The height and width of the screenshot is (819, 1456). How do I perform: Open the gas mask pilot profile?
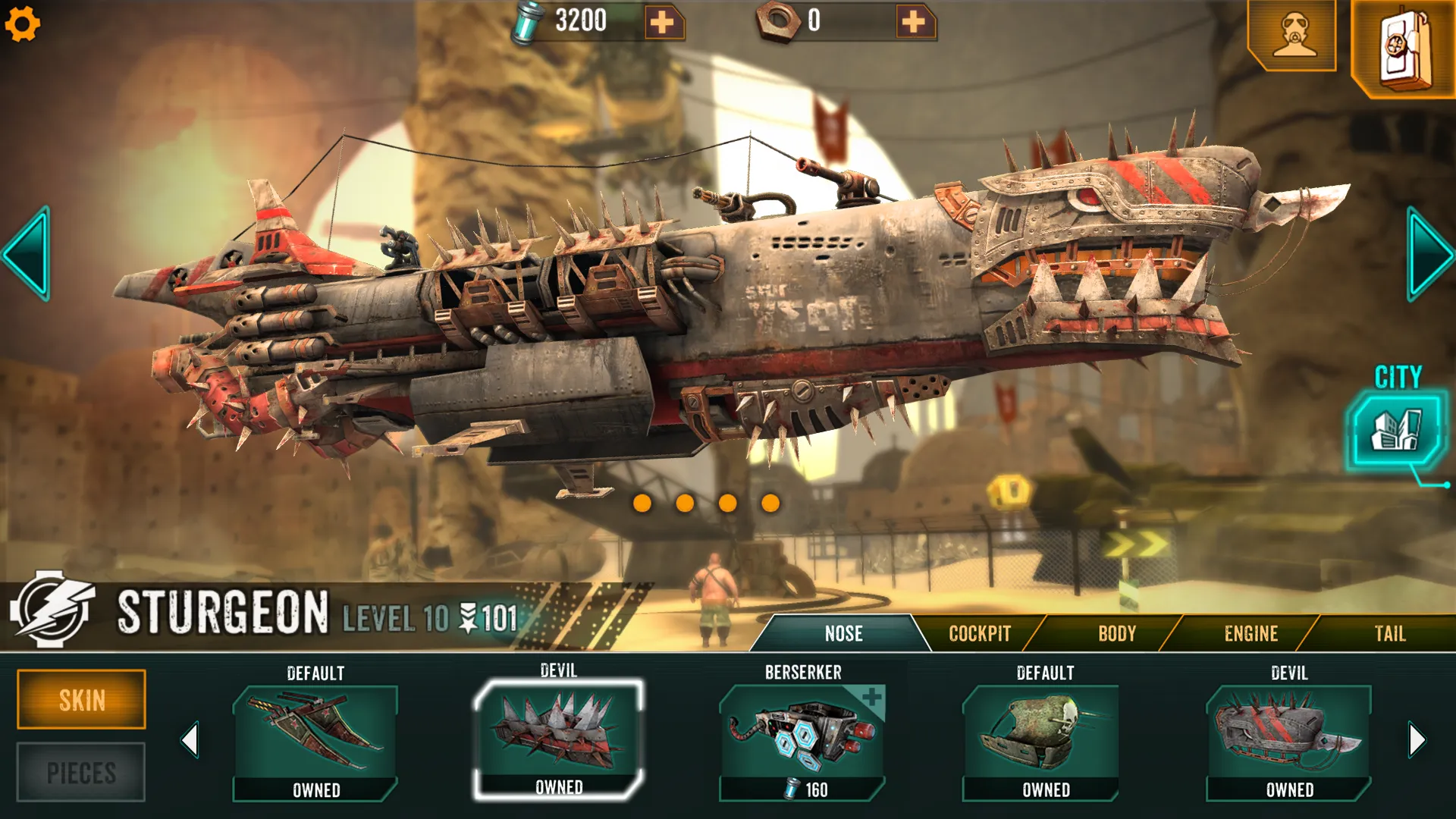(1293, 35)
